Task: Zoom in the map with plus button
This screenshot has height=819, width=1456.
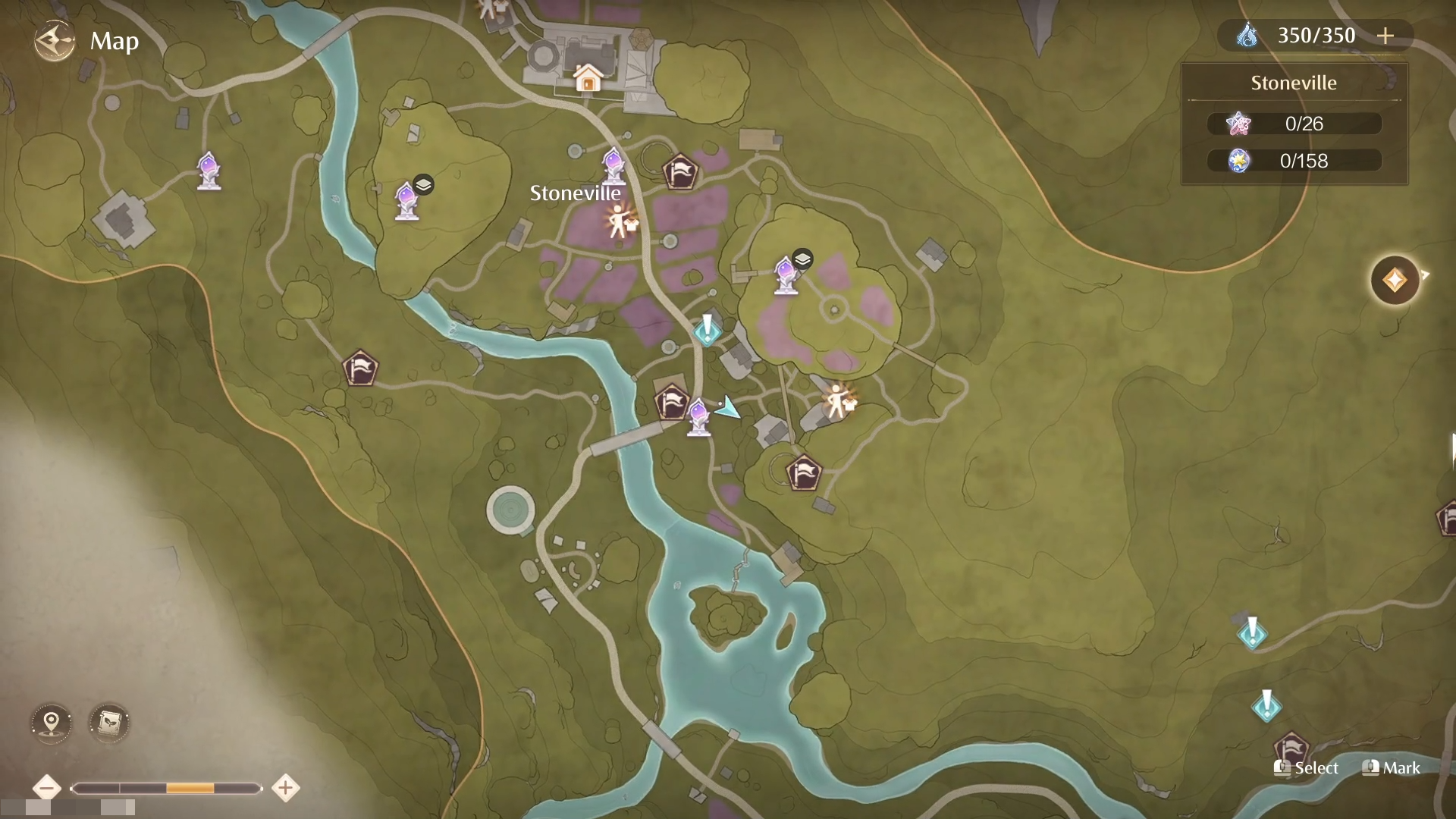Action: point(285,788)
